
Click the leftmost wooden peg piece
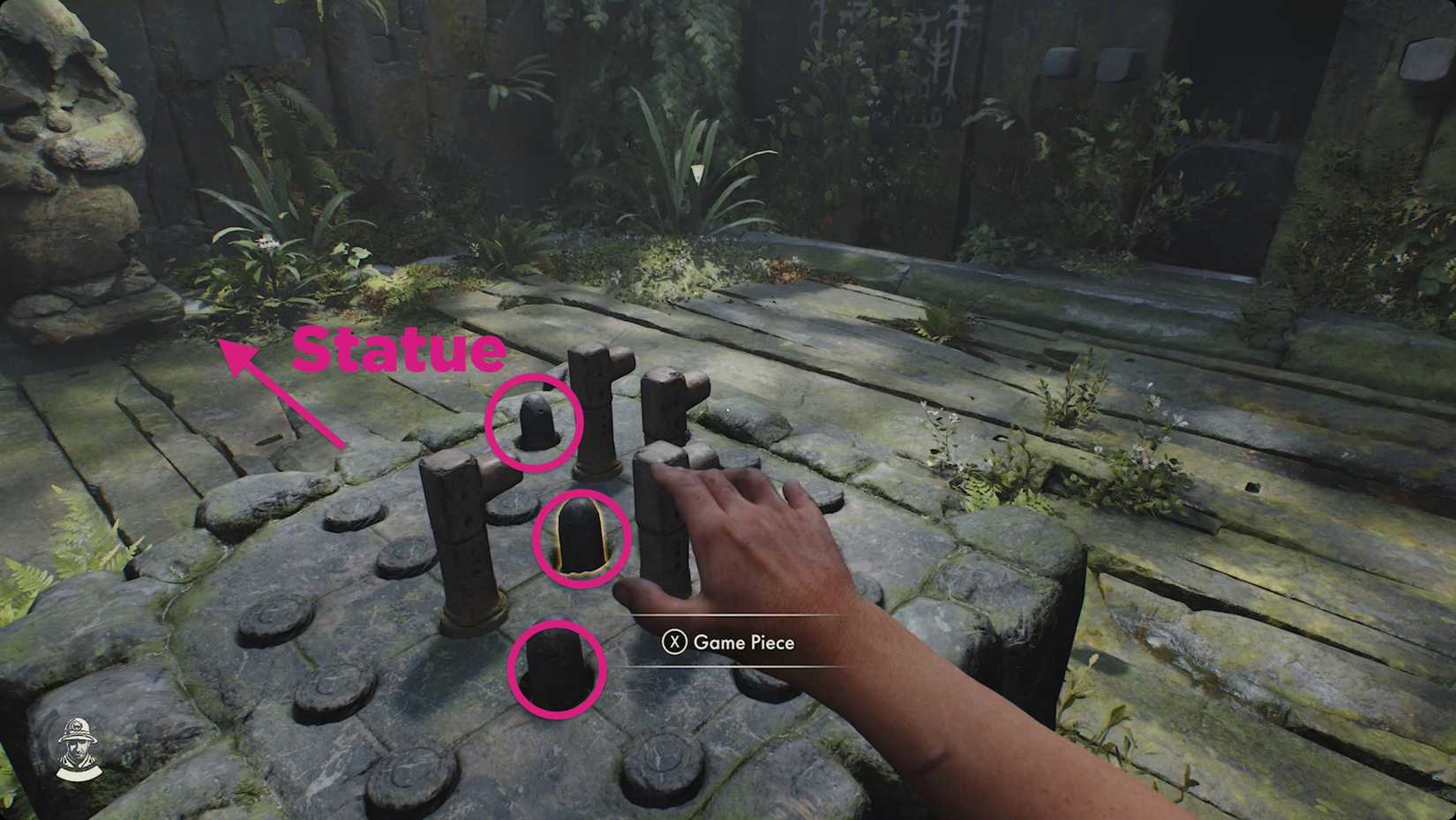coord(462,538)
